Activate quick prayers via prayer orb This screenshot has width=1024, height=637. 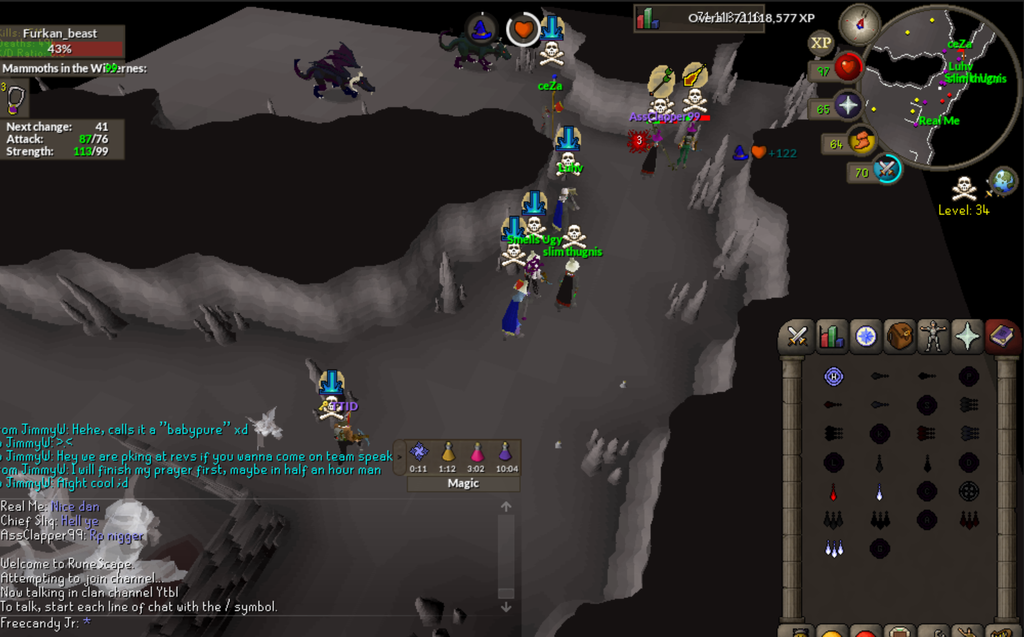pyautogui.click(x=847, y=106)
